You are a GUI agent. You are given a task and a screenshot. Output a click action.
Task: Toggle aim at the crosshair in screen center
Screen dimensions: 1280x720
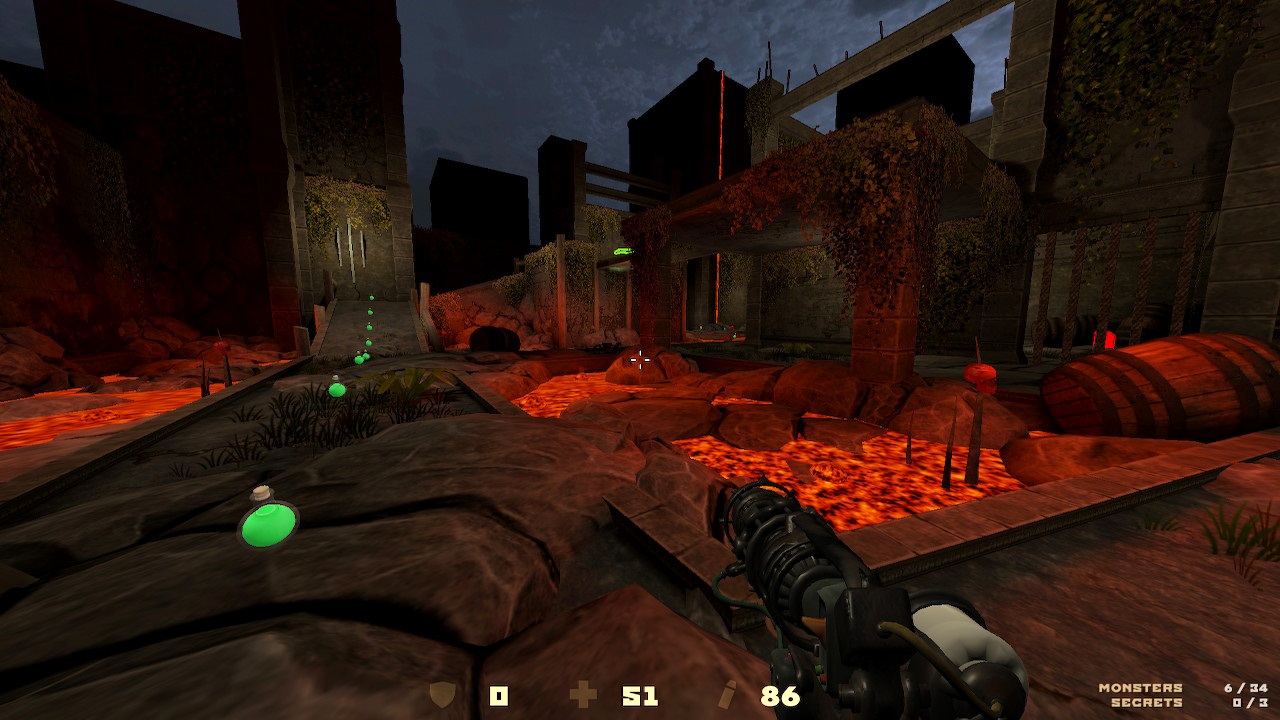pyautogui.click(x=640, y=360)
